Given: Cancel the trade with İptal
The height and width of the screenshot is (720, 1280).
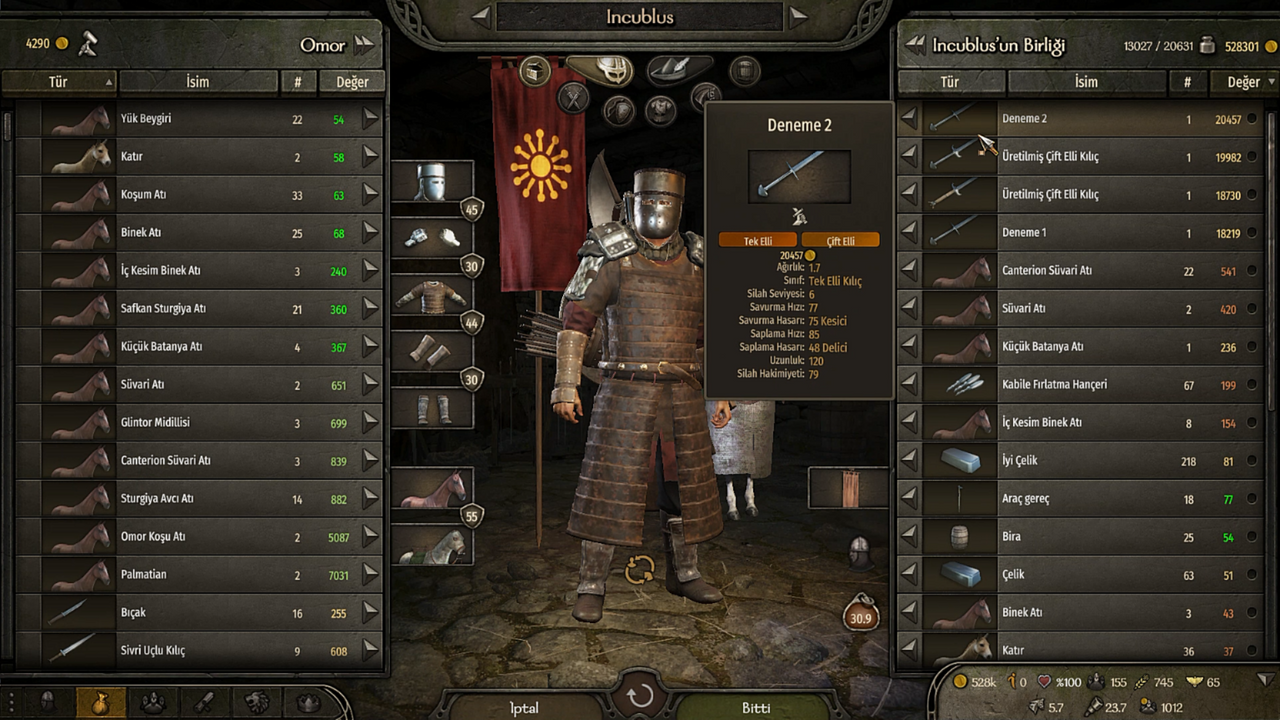Looking at the screenshot, I should [x=524, y=707].
